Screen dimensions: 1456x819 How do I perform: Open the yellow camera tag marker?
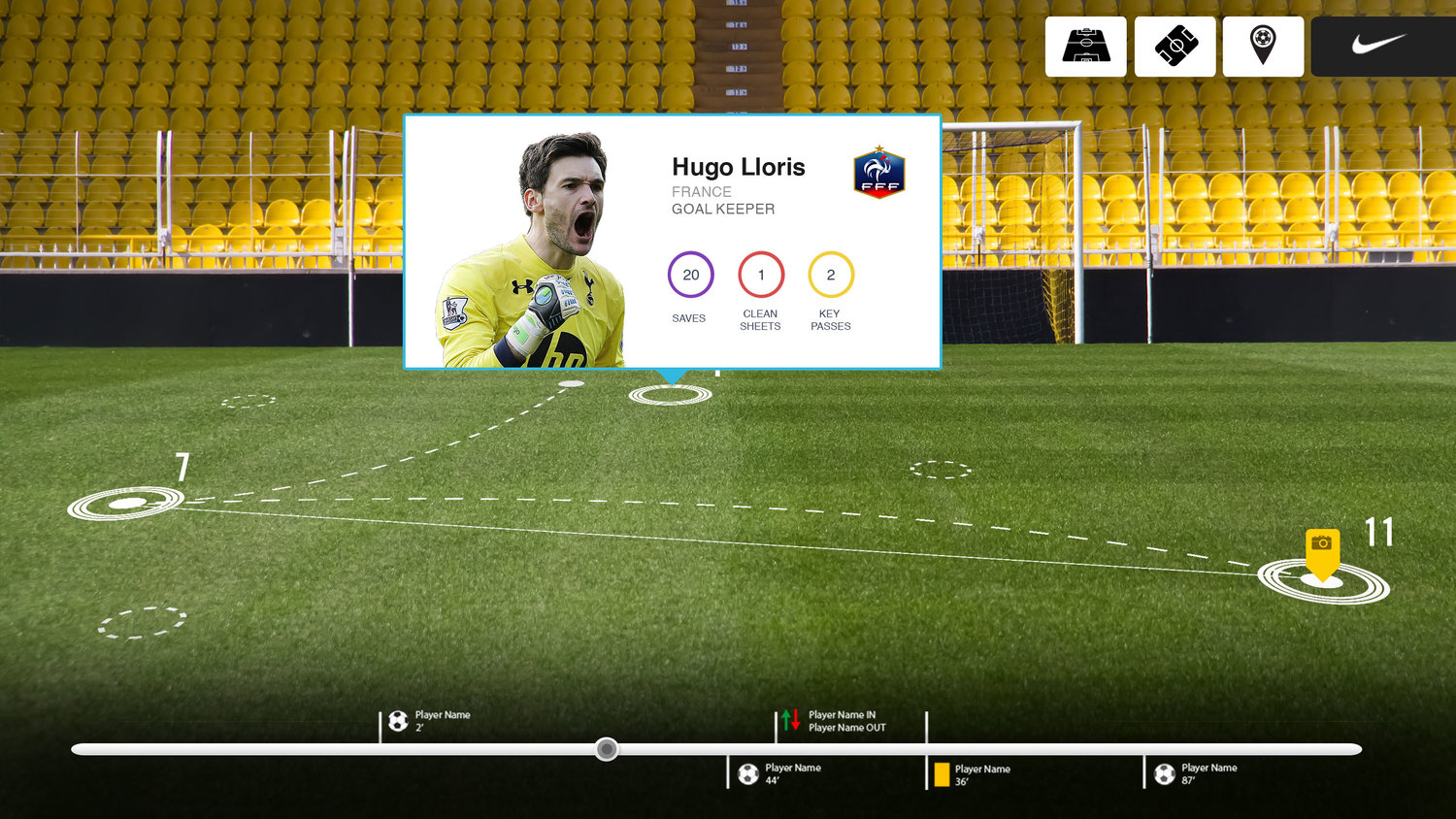tap(1322, 546)
